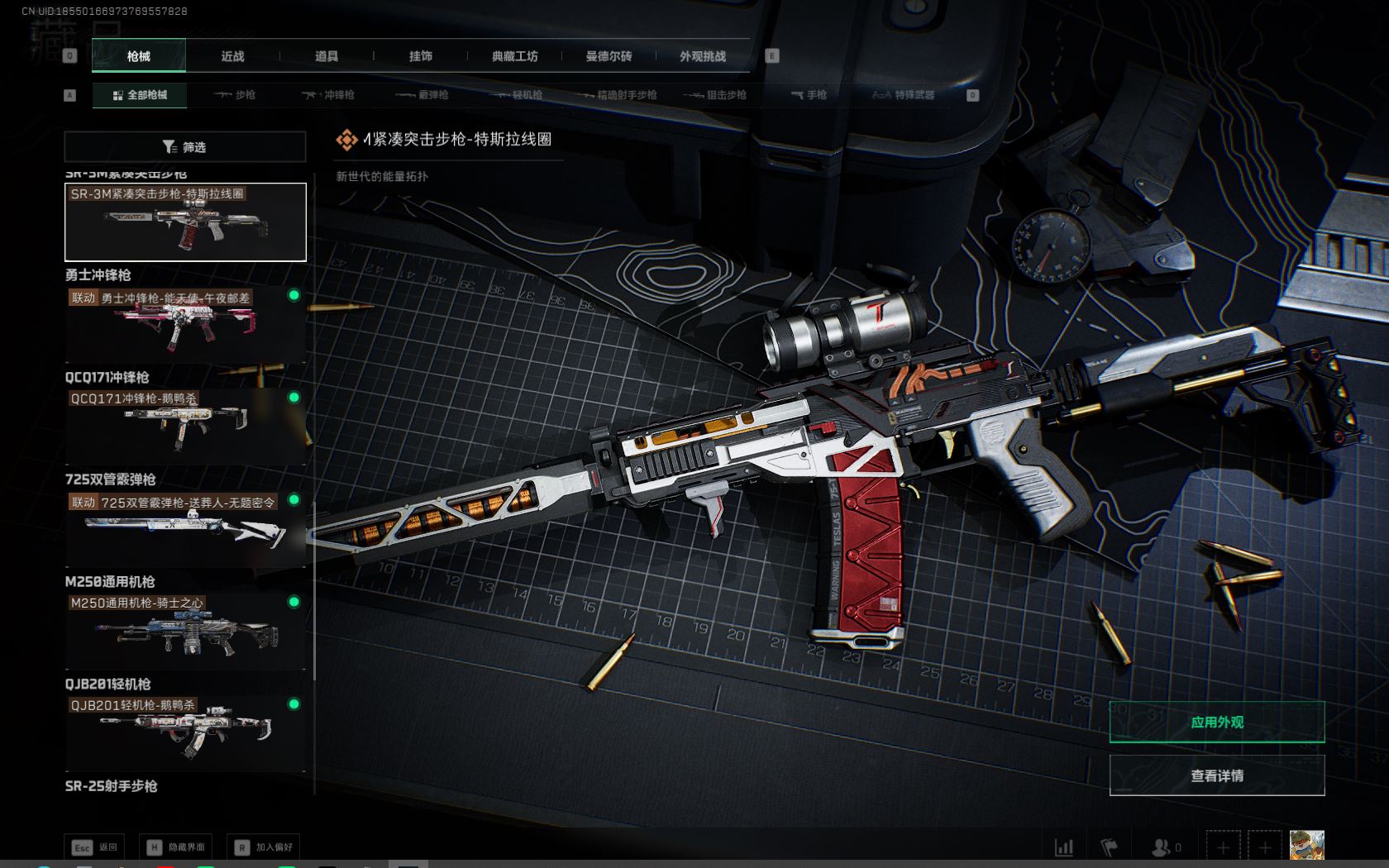Show the 手枪 pistol category
This screenshot has width=1389, height=868.
coord(809,95)
